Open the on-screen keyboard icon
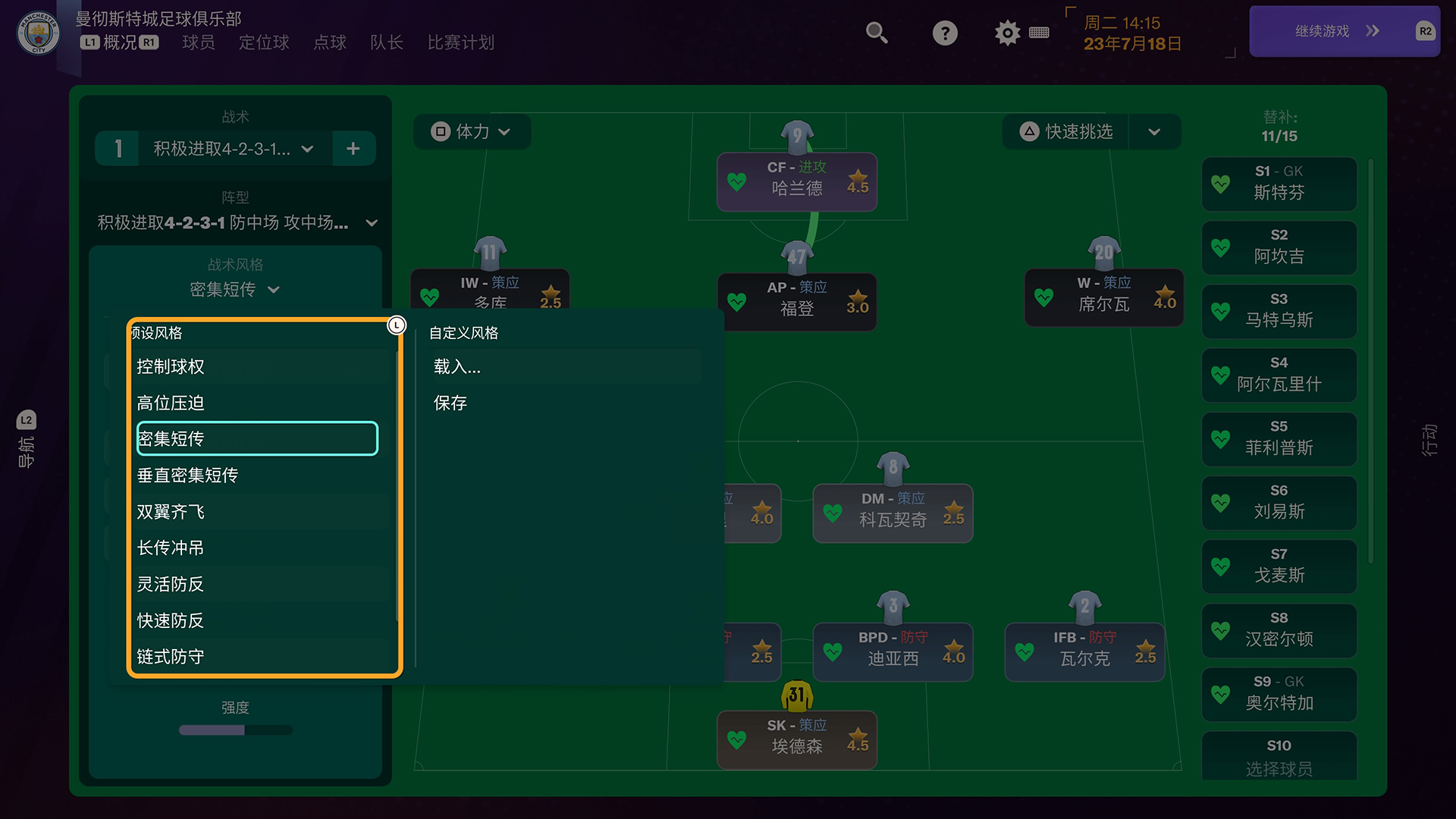1456x819 pixels. coord(1040,33)
